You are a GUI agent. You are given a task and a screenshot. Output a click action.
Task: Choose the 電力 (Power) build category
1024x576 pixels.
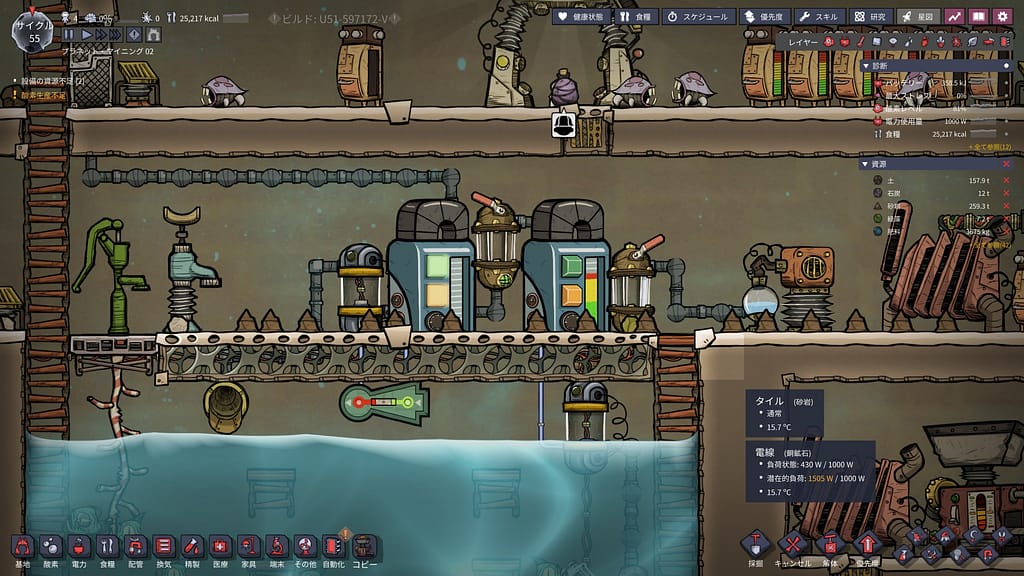point(79,547)
